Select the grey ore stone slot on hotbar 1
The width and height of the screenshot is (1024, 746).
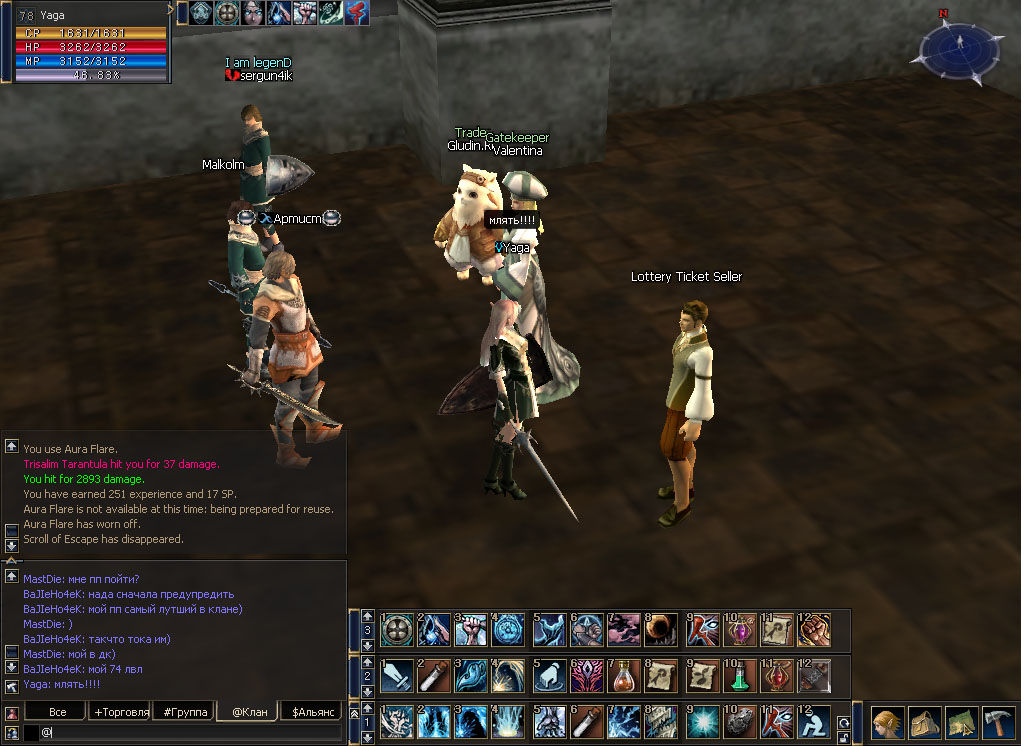pos(740,722)
